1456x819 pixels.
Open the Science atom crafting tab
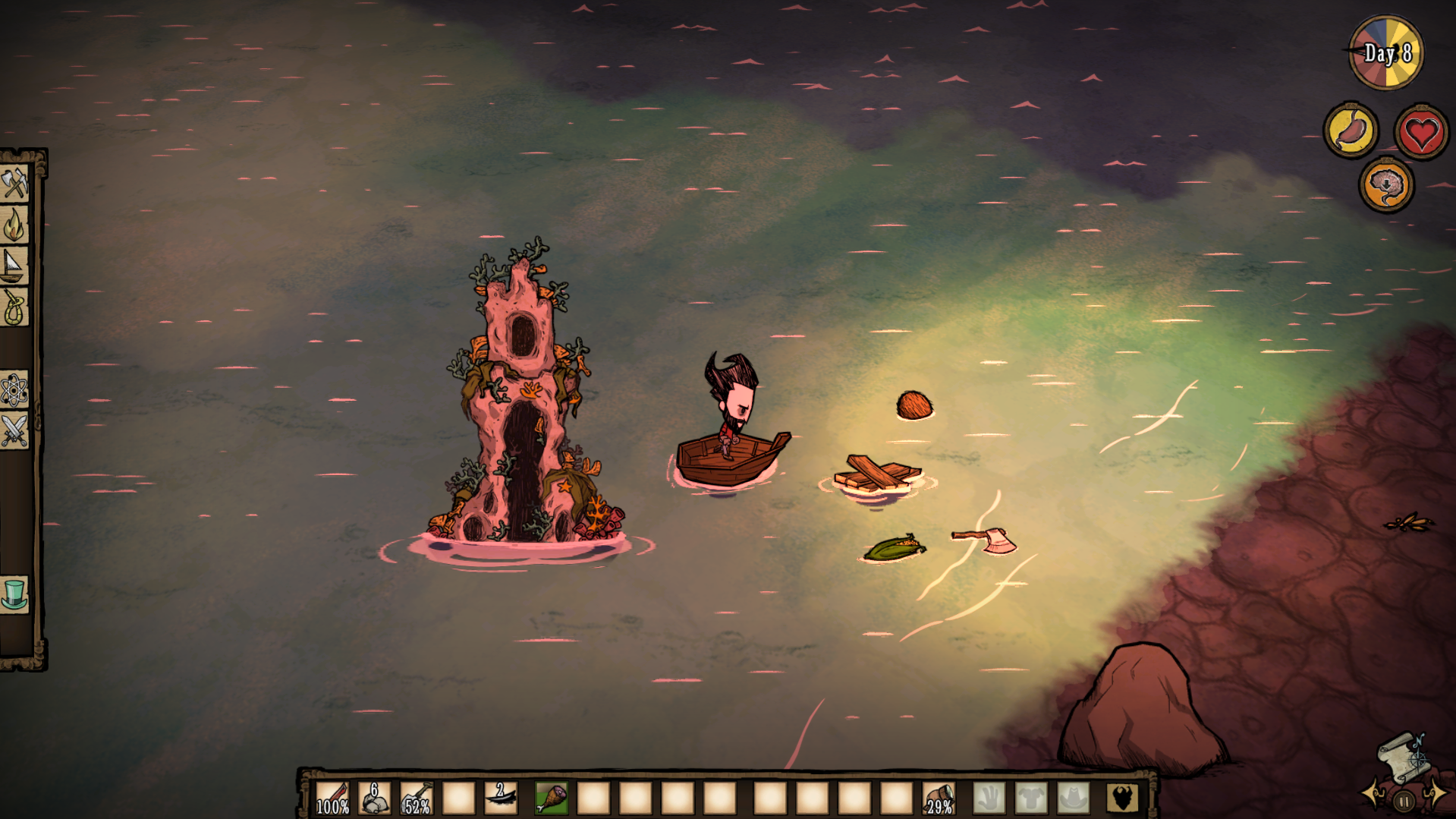pos(14,390)
